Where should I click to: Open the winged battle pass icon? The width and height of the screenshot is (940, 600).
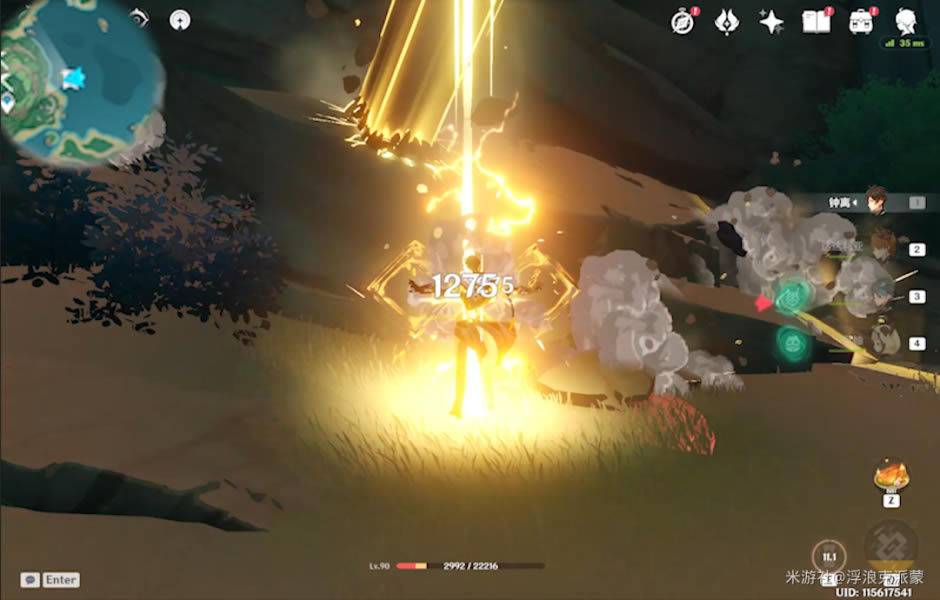pos(727,22)
